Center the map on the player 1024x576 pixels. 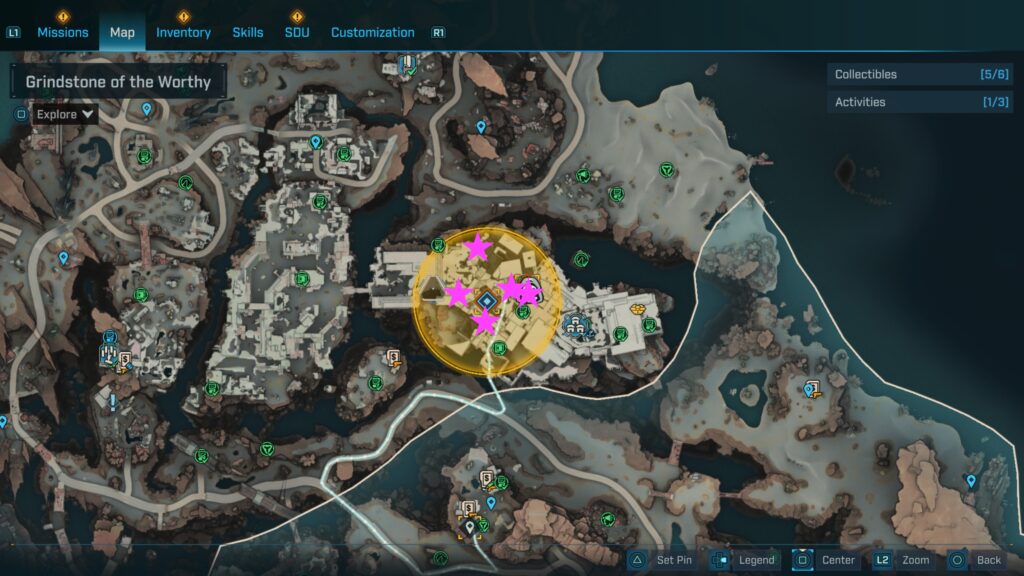pyautogui.click(x=825, y=560)
